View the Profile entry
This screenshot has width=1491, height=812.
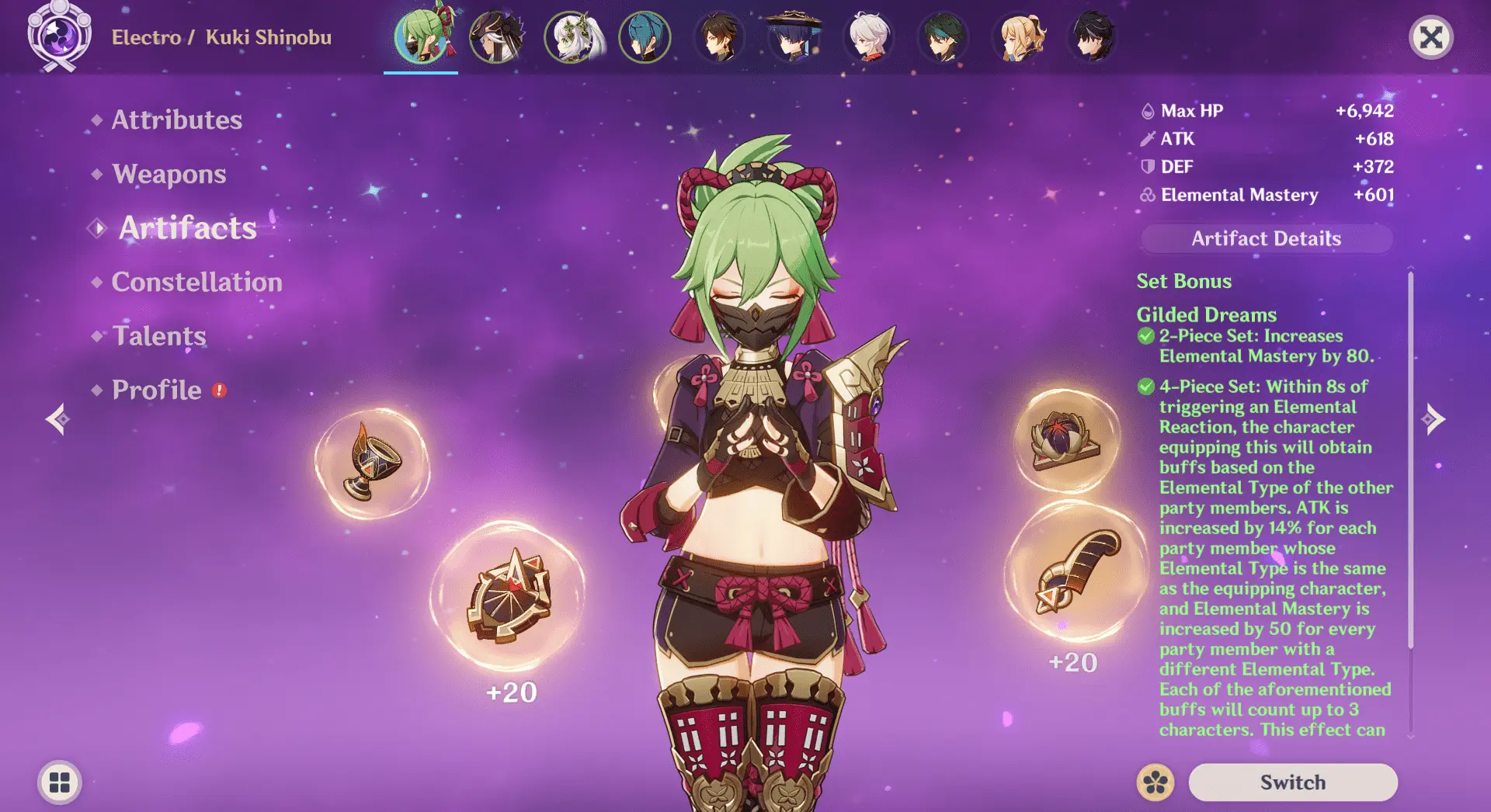pos(156,390)
